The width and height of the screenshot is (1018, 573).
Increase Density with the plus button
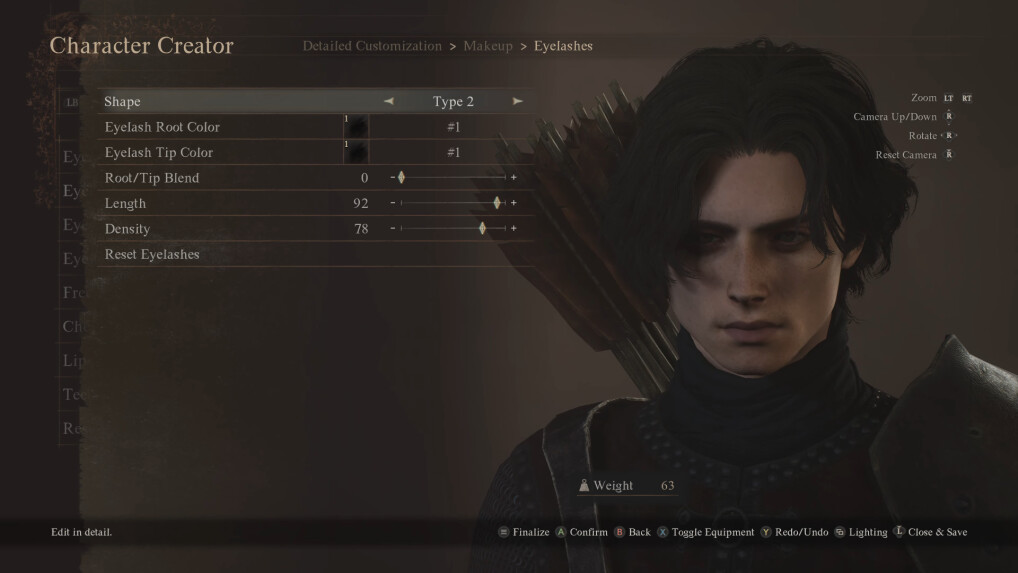[514, 229]
